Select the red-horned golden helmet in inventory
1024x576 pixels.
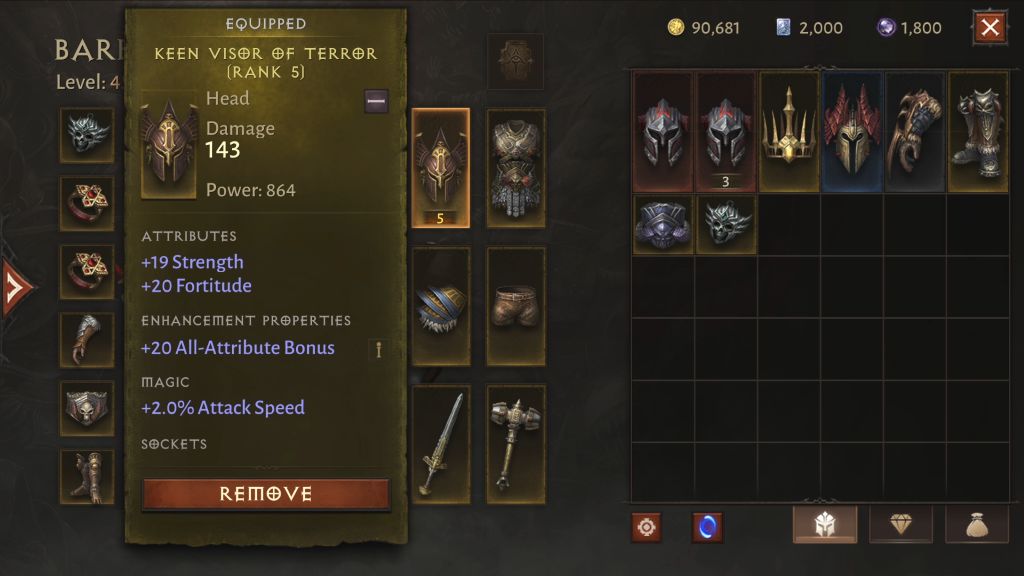(852, 132)
